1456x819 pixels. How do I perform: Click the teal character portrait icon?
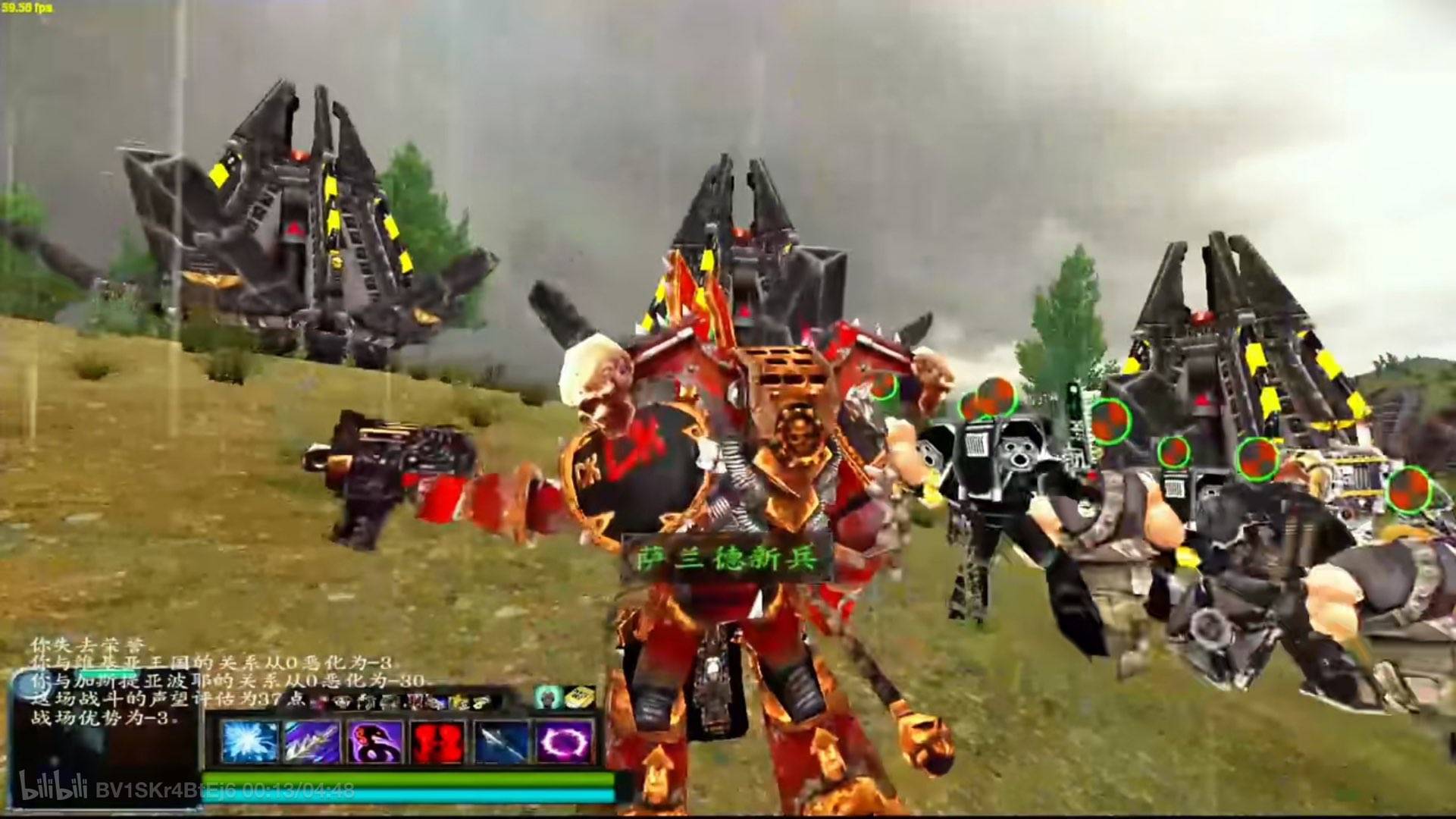point(547,696)
